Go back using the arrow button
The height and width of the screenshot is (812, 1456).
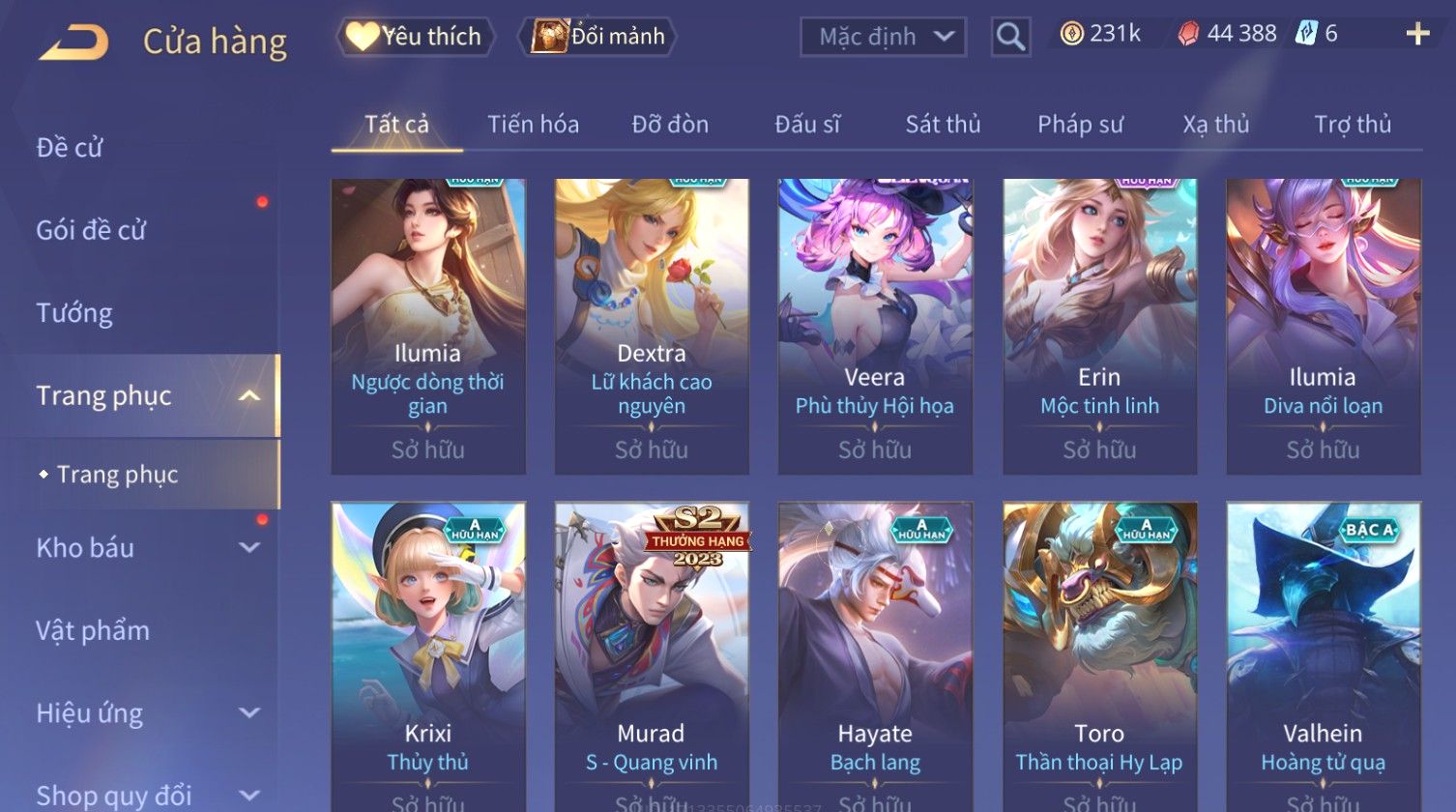coord(73,43)
